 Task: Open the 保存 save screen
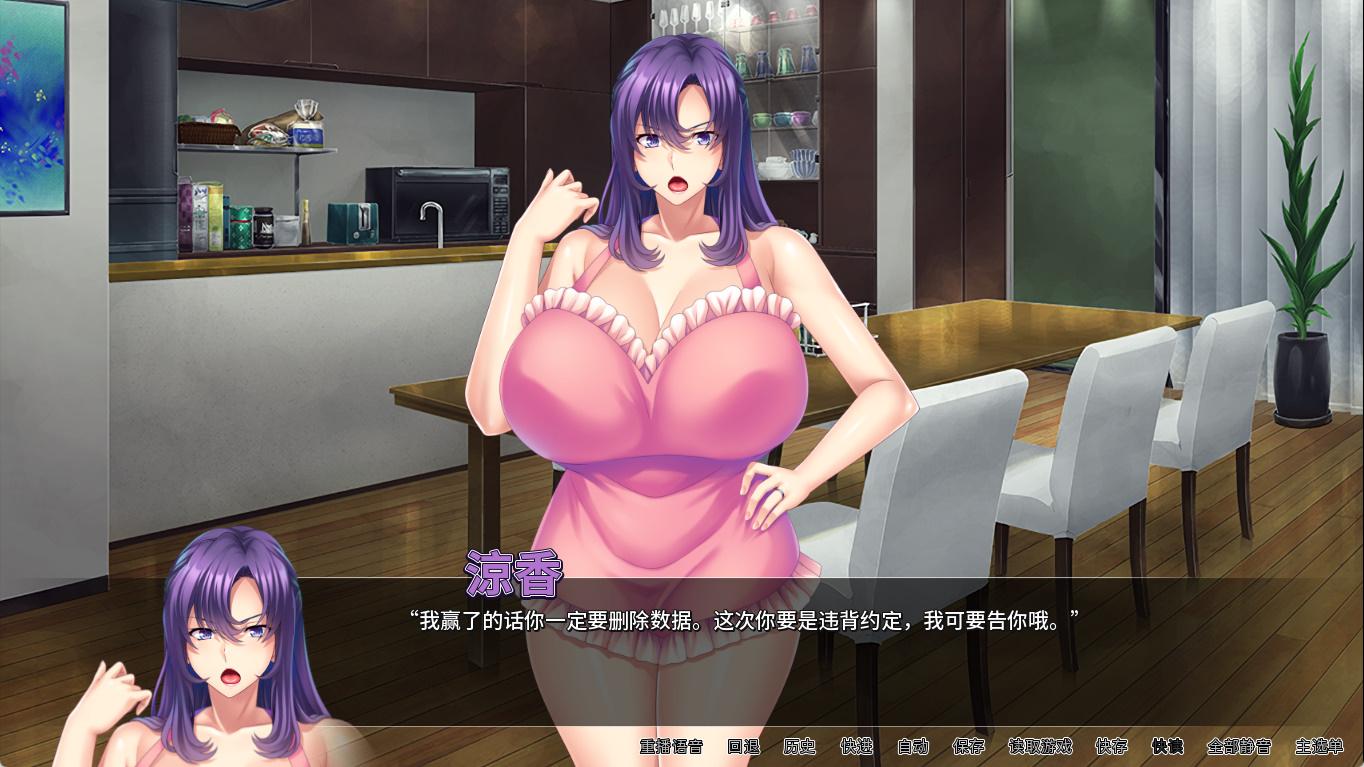click(968, 746)
